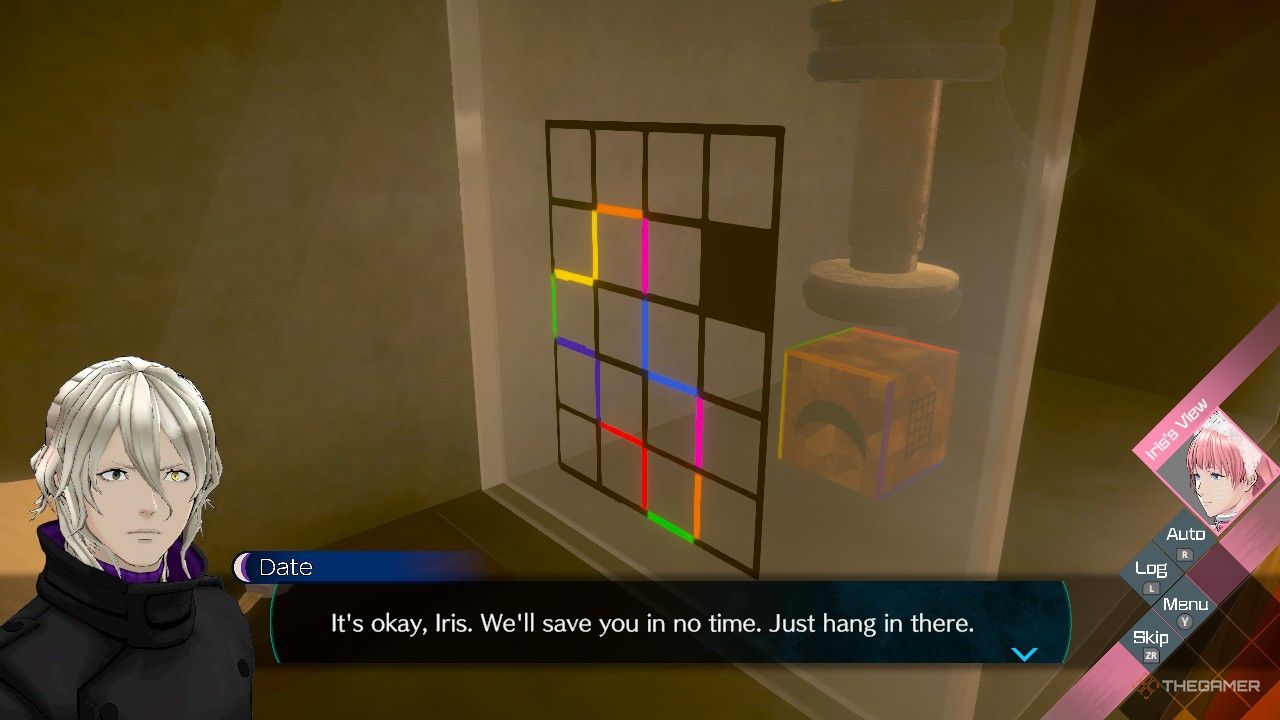Skip the current dialogue scene

point(1150,639)
